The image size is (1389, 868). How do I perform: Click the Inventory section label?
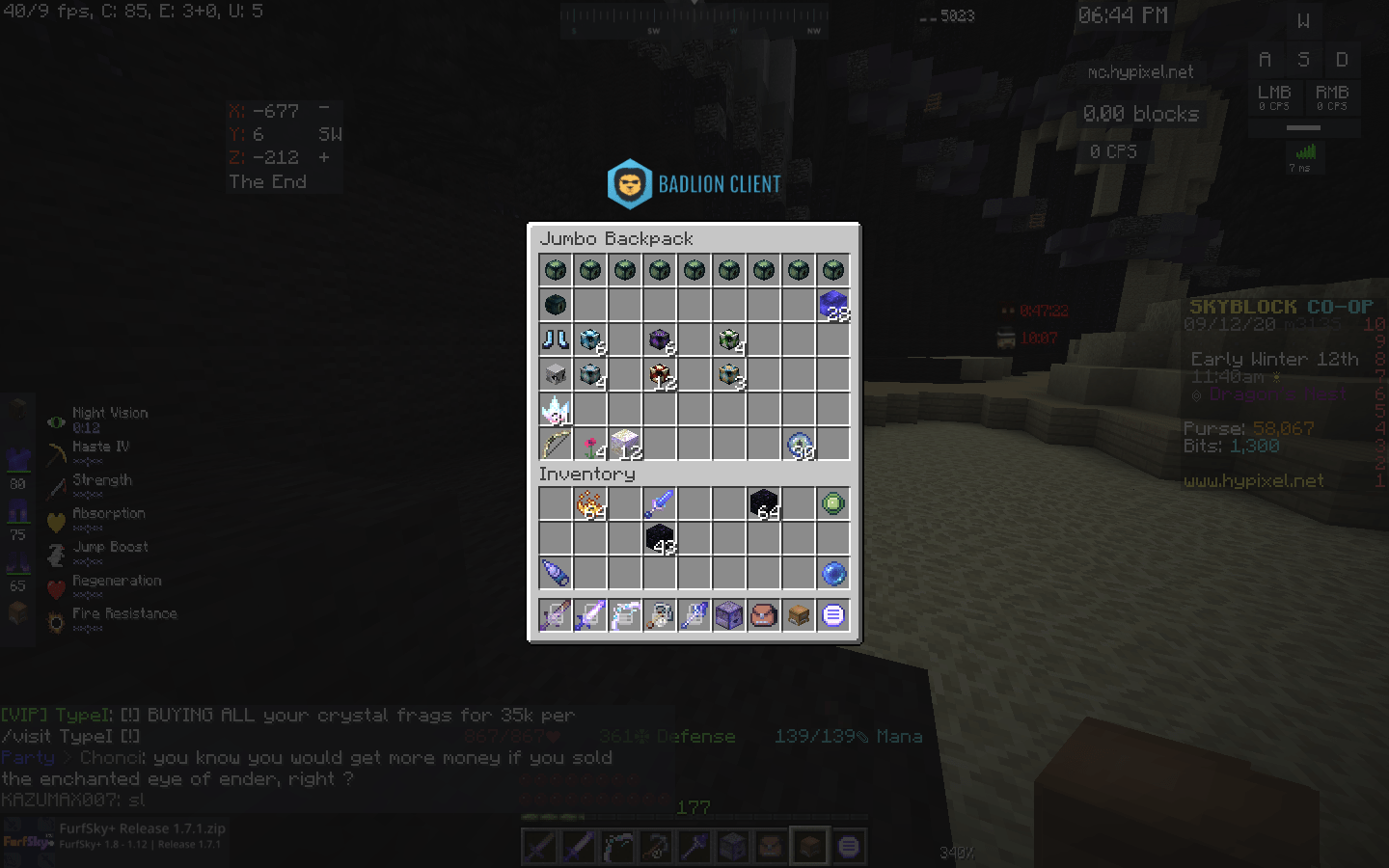[587, 474]
